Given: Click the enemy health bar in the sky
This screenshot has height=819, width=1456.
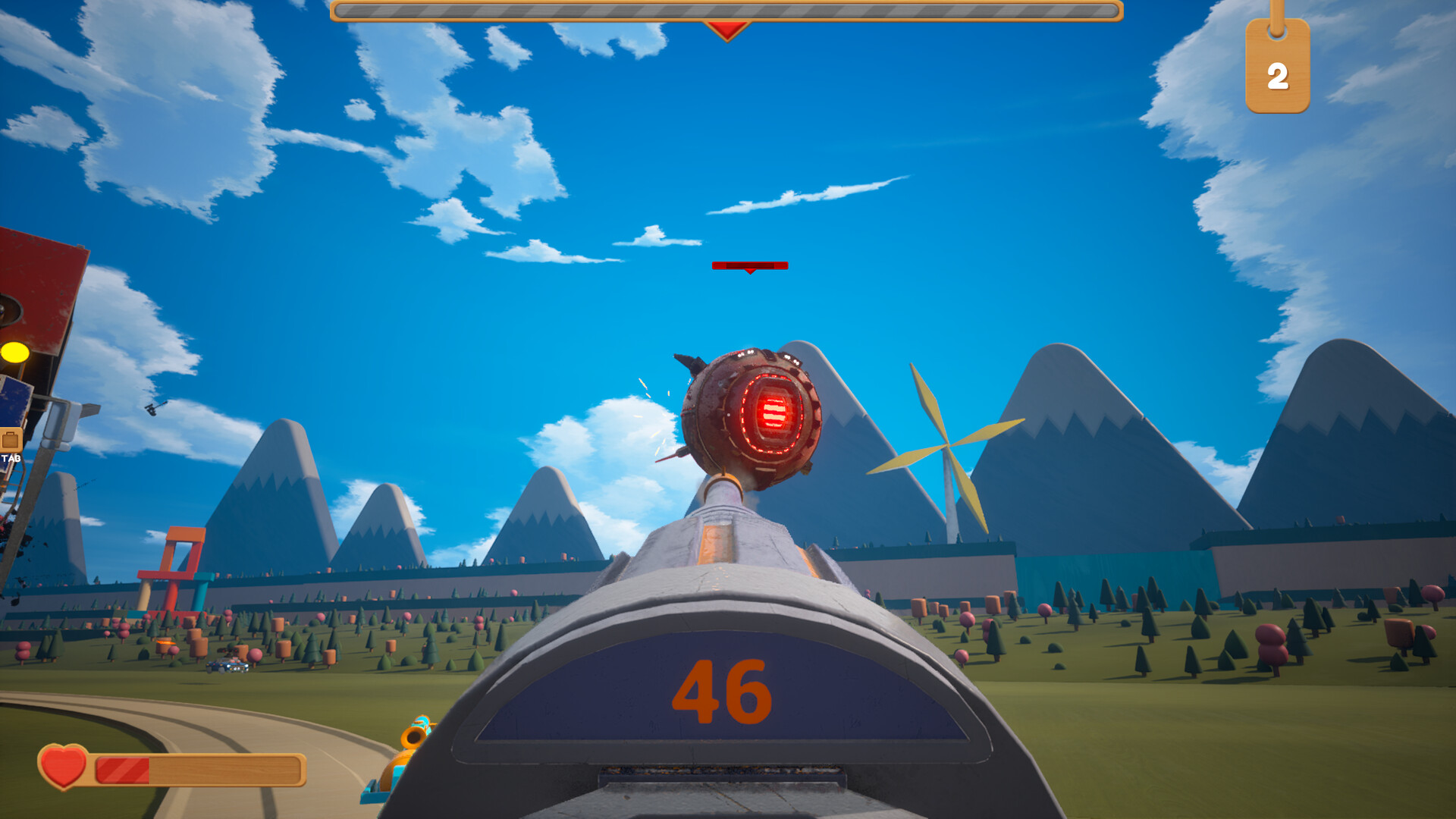Looking at the screenshot, I should point(749,265).
